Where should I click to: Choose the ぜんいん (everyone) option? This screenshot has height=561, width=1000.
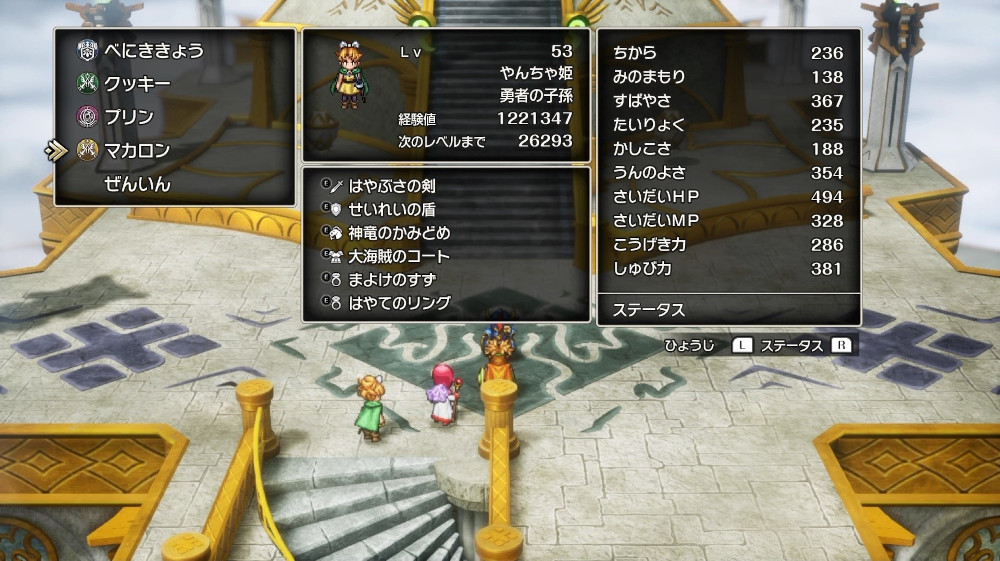137,184
